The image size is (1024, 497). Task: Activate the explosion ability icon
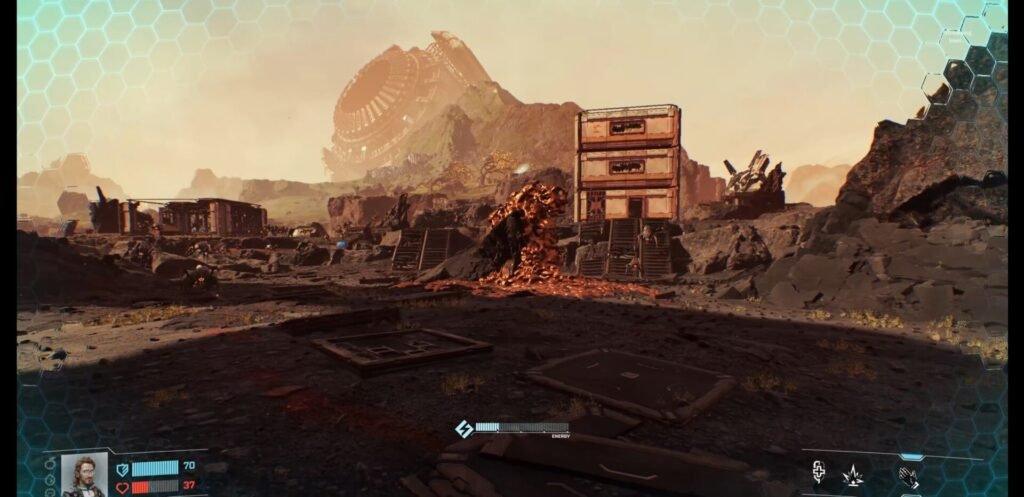tap(852, 475)
